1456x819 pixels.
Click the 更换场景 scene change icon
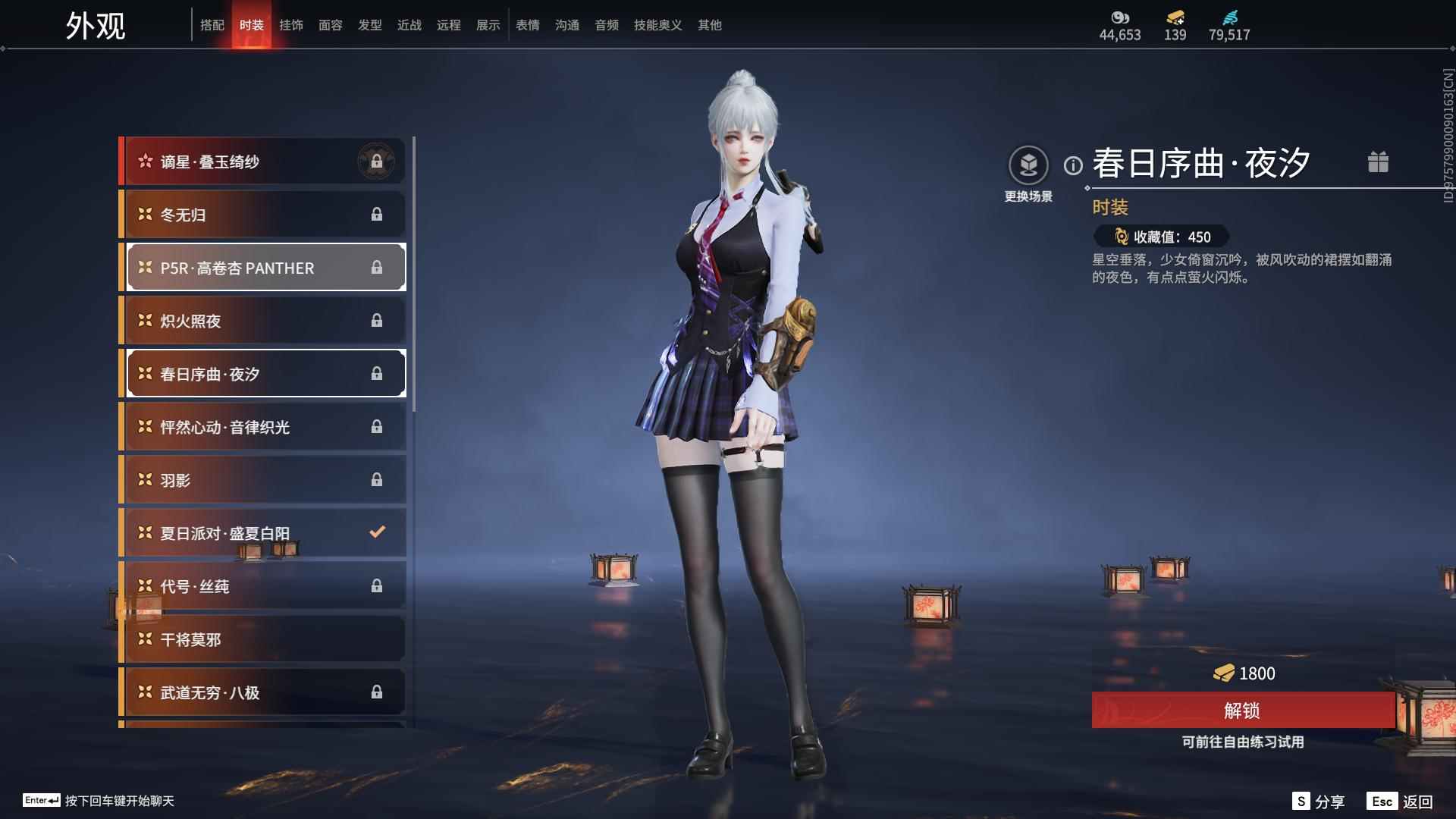pos(1028,165)
